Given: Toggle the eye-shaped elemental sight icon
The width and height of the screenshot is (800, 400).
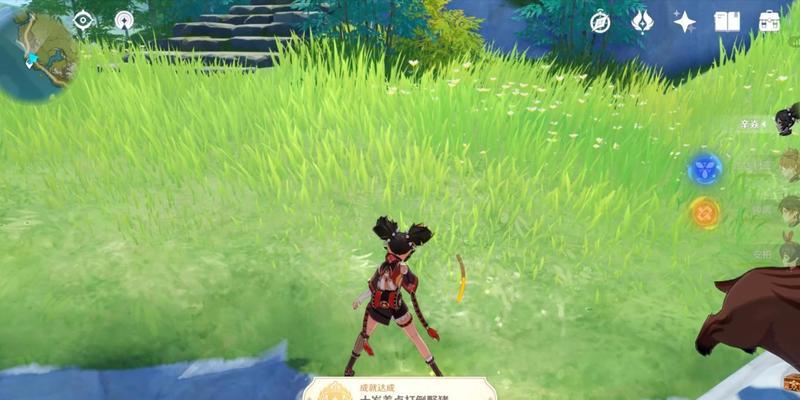Looking at the screenshot, I should coord(83,20).
